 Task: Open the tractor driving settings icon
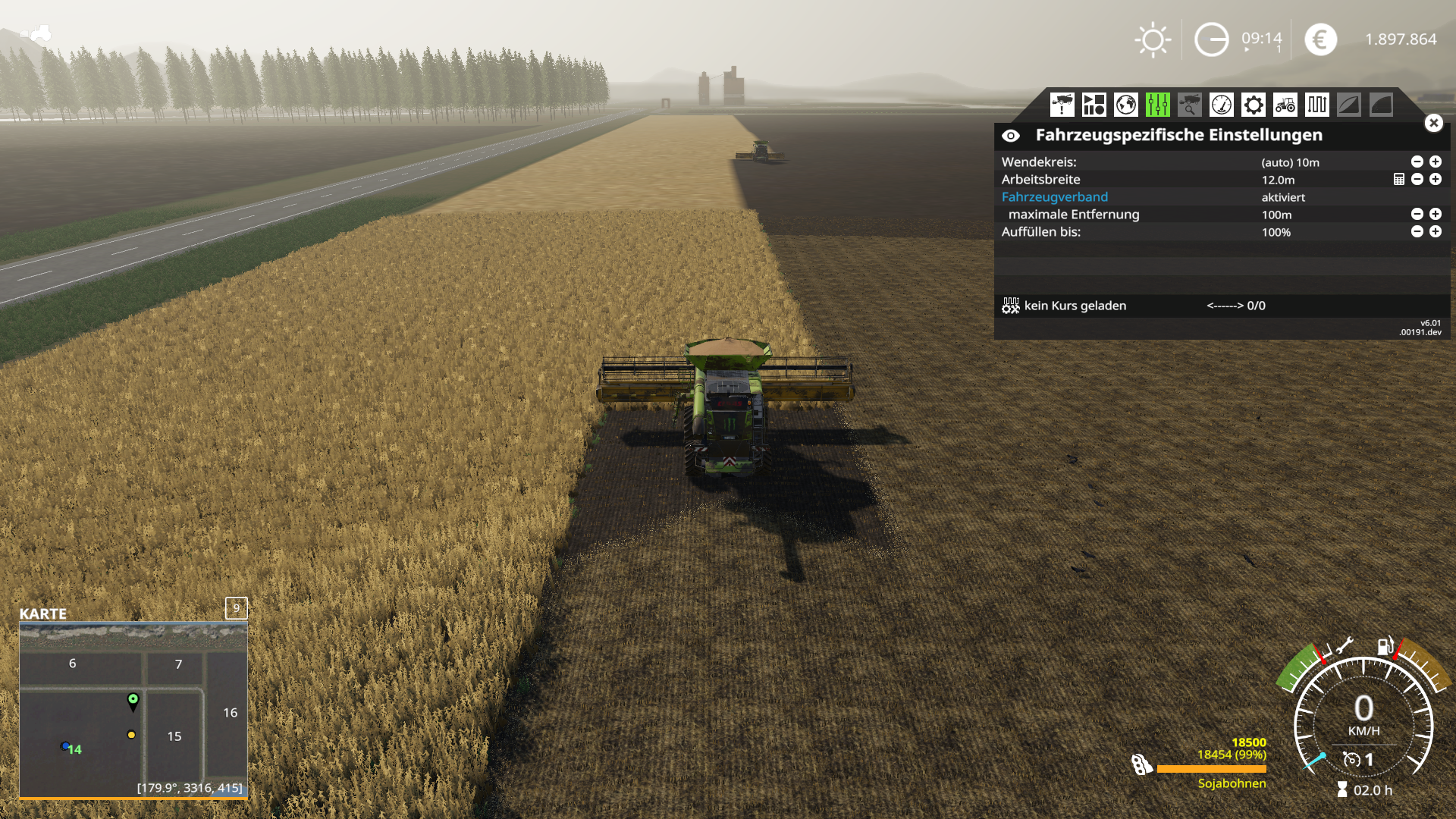point(1285,105)
